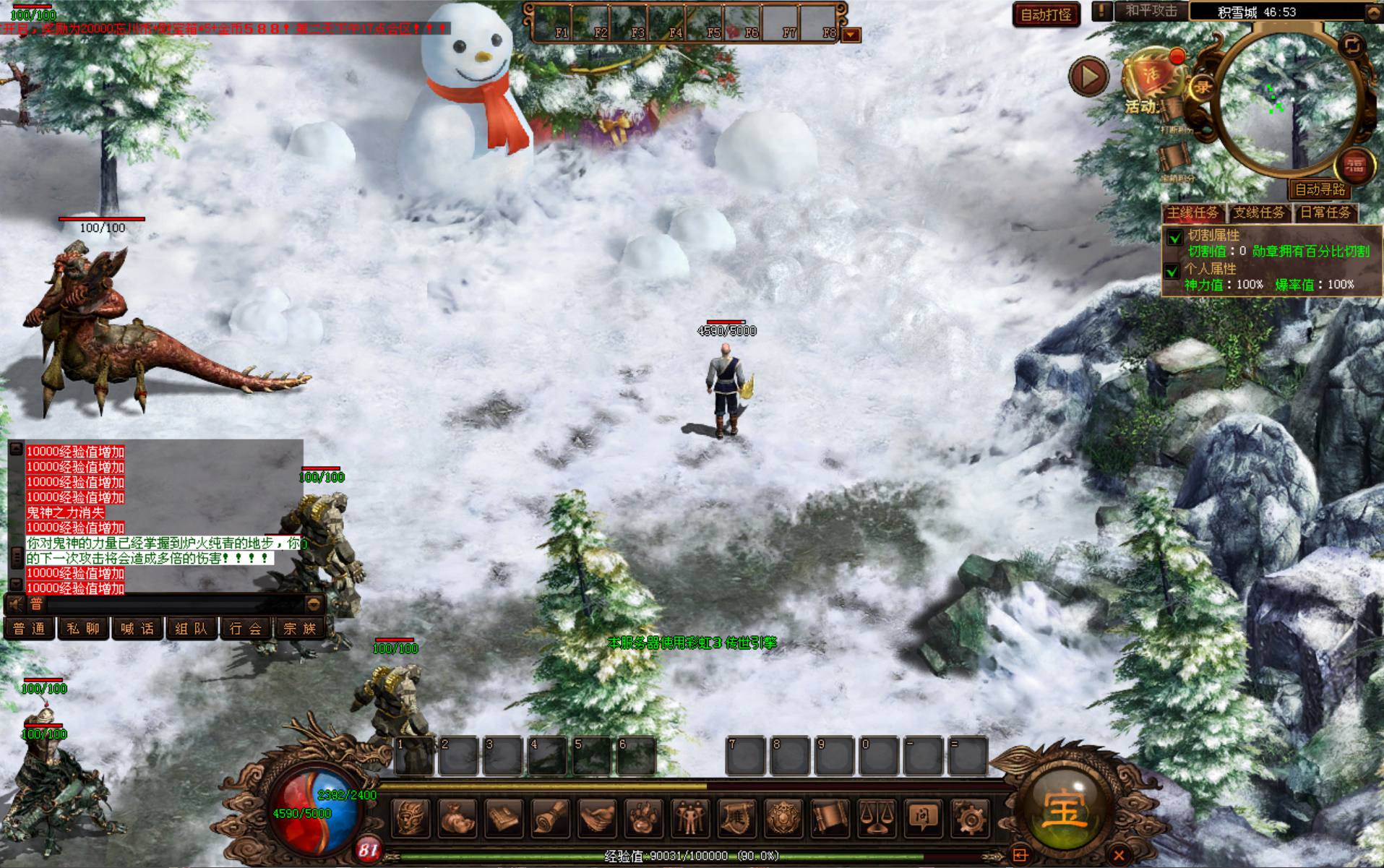Switch to the 支线任务 side quest tab
The height and width of the screenshot is (868, 1384).
pyautogui.click(x=1259, y=212)
